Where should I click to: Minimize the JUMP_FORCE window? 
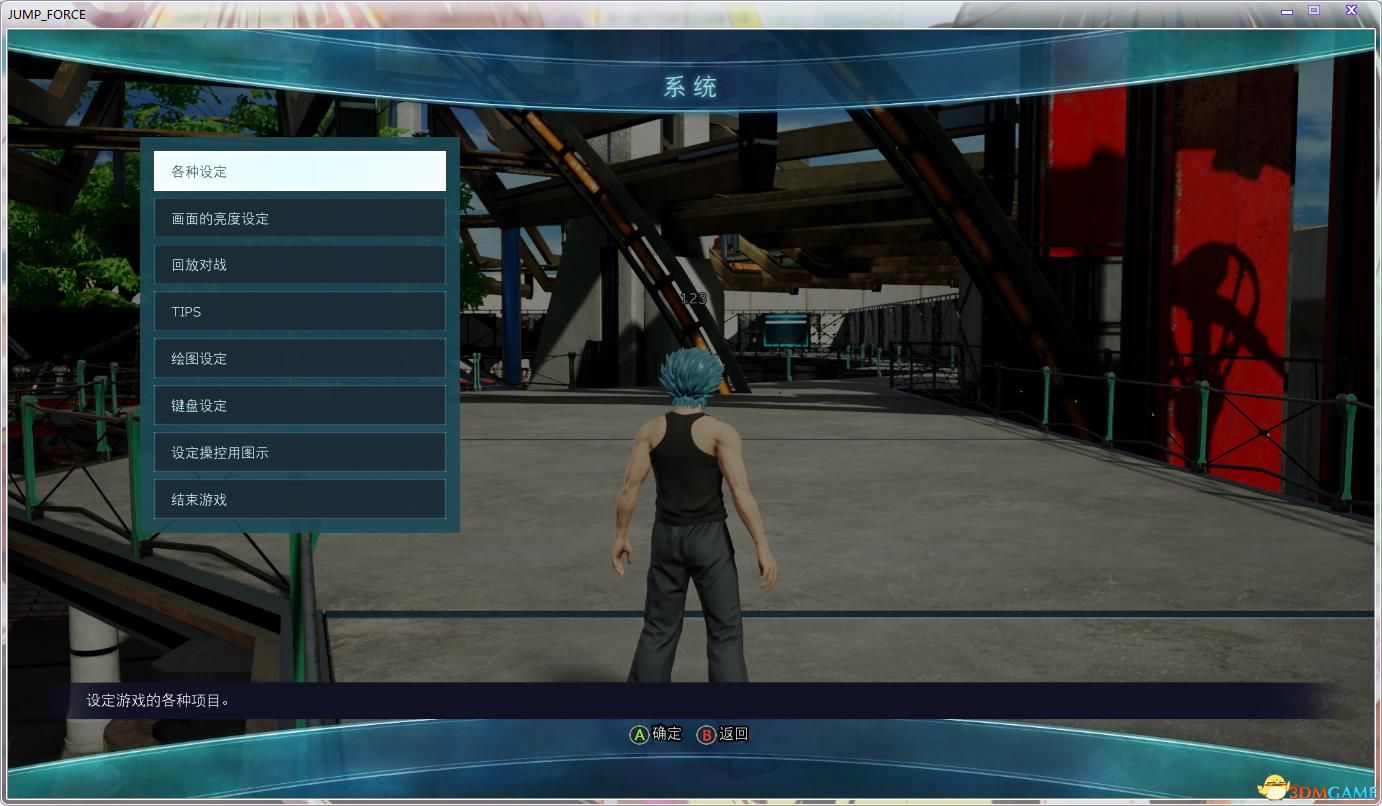(x=1287, y=11)
